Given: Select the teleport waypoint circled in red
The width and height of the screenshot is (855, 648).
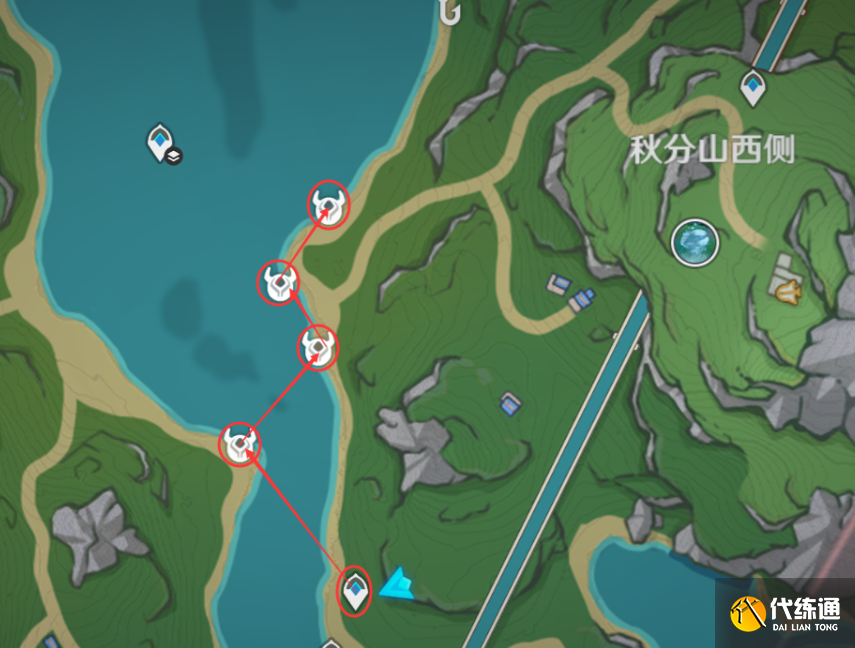Looking at the screenshot, I should pyautogui.click(x=355, y=590).
